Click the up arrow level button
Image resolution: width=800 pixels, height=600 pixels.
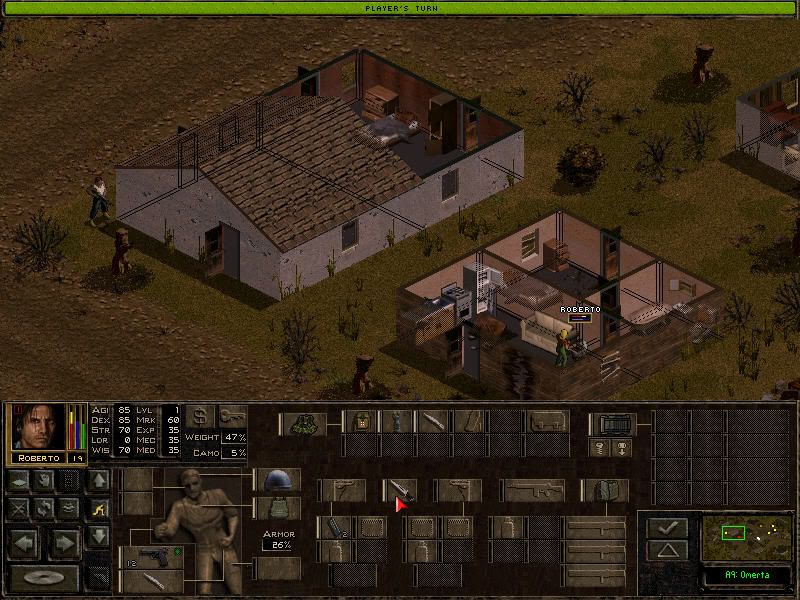coord(98,481)
